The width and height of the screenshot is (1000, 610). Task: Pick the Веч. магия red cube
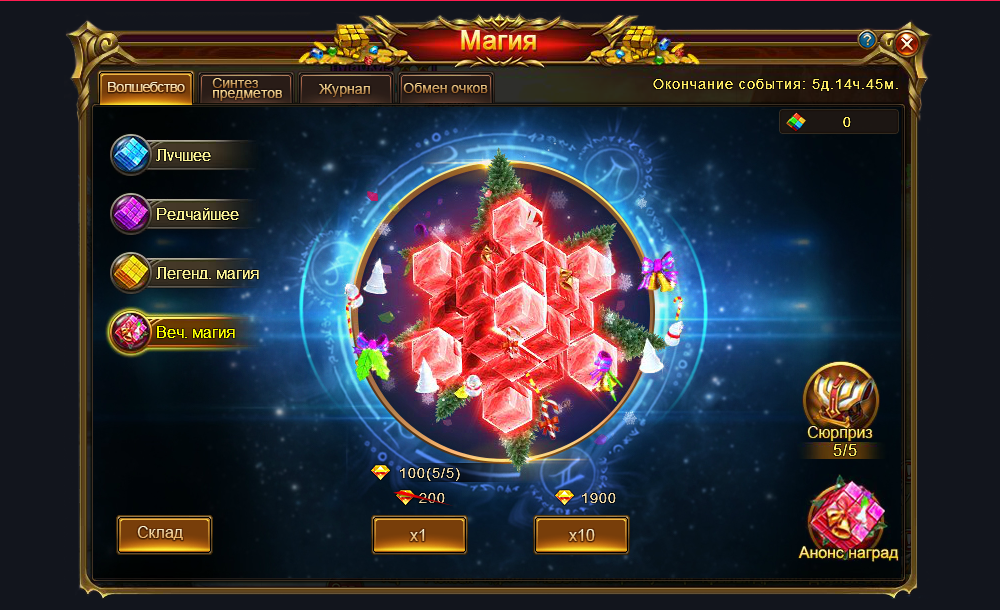pos(130,331)
